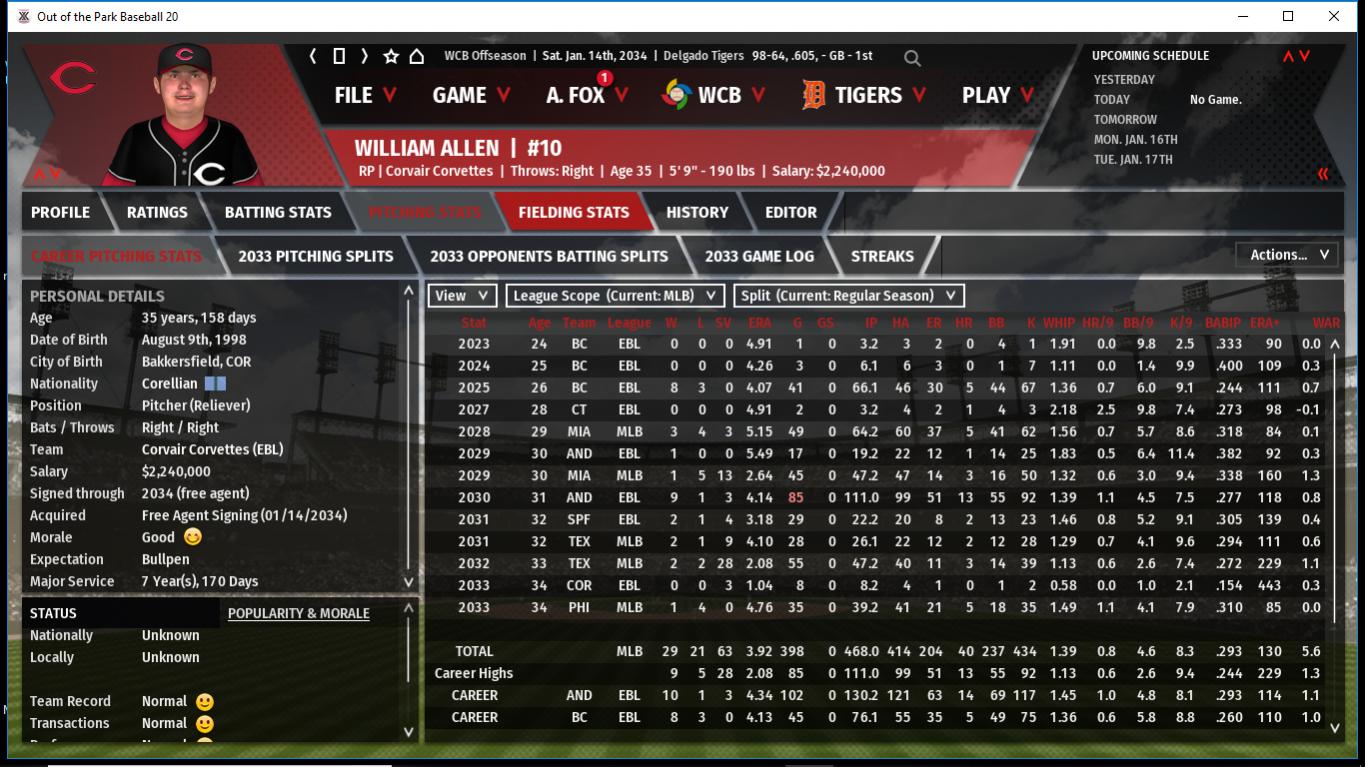Image resolution: width=1365 pixels, height=767 pixels.
Task: Open the HISTORY tab
Action: 697,212
